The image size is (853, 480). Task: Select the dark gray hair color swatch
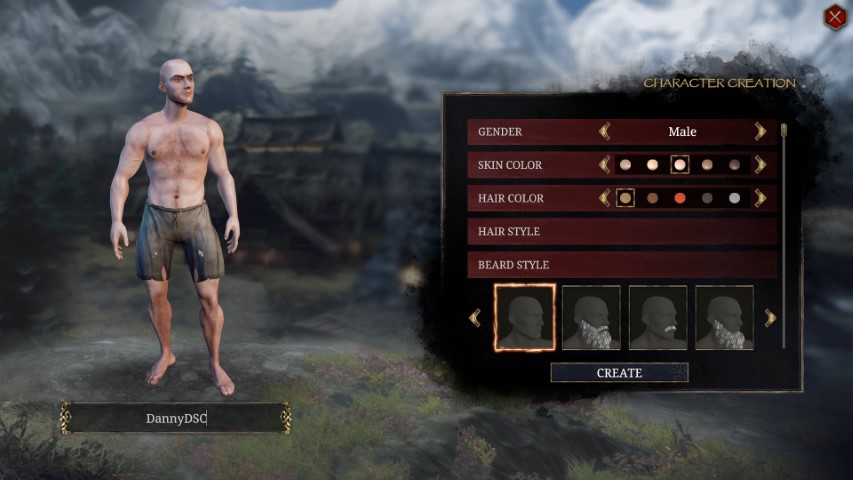point(707,198)
